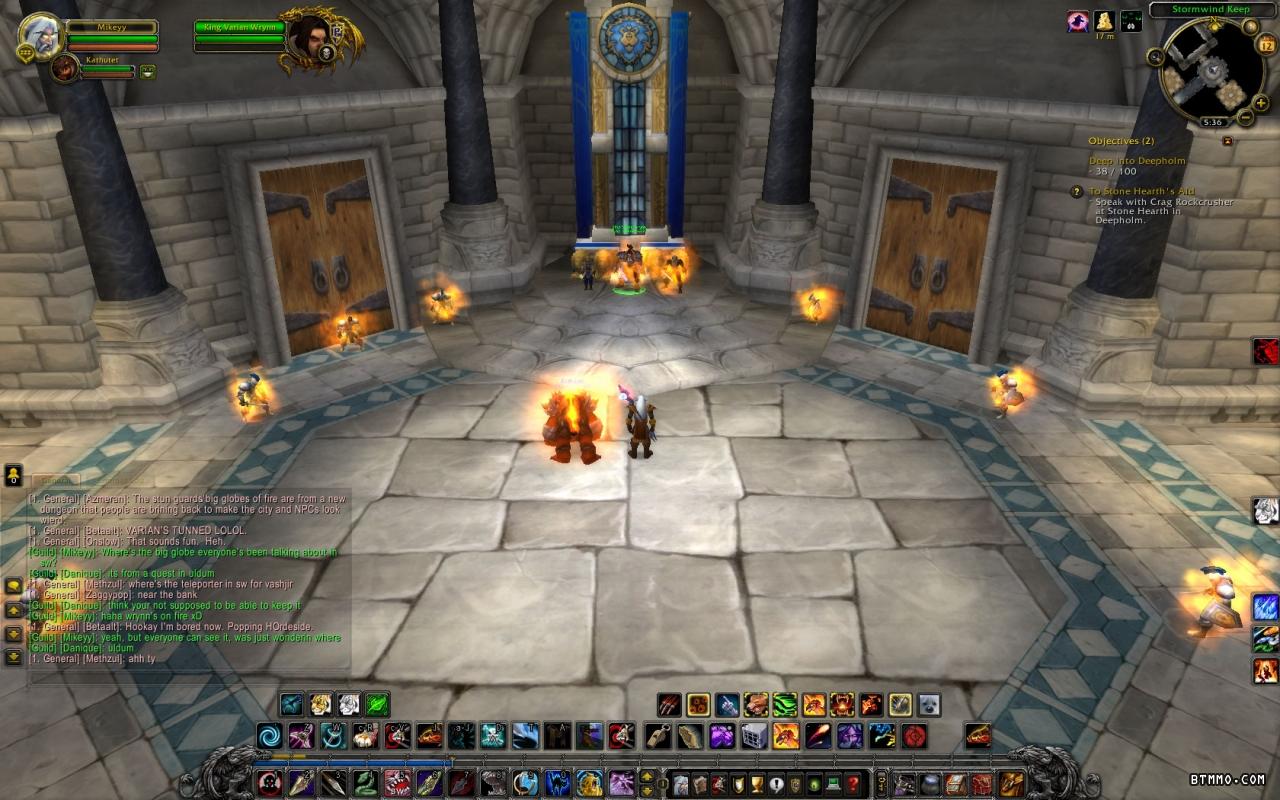The image size is (1280, 800).
Task: Open the calendar showing day 12
Action: pos(1264,44)
